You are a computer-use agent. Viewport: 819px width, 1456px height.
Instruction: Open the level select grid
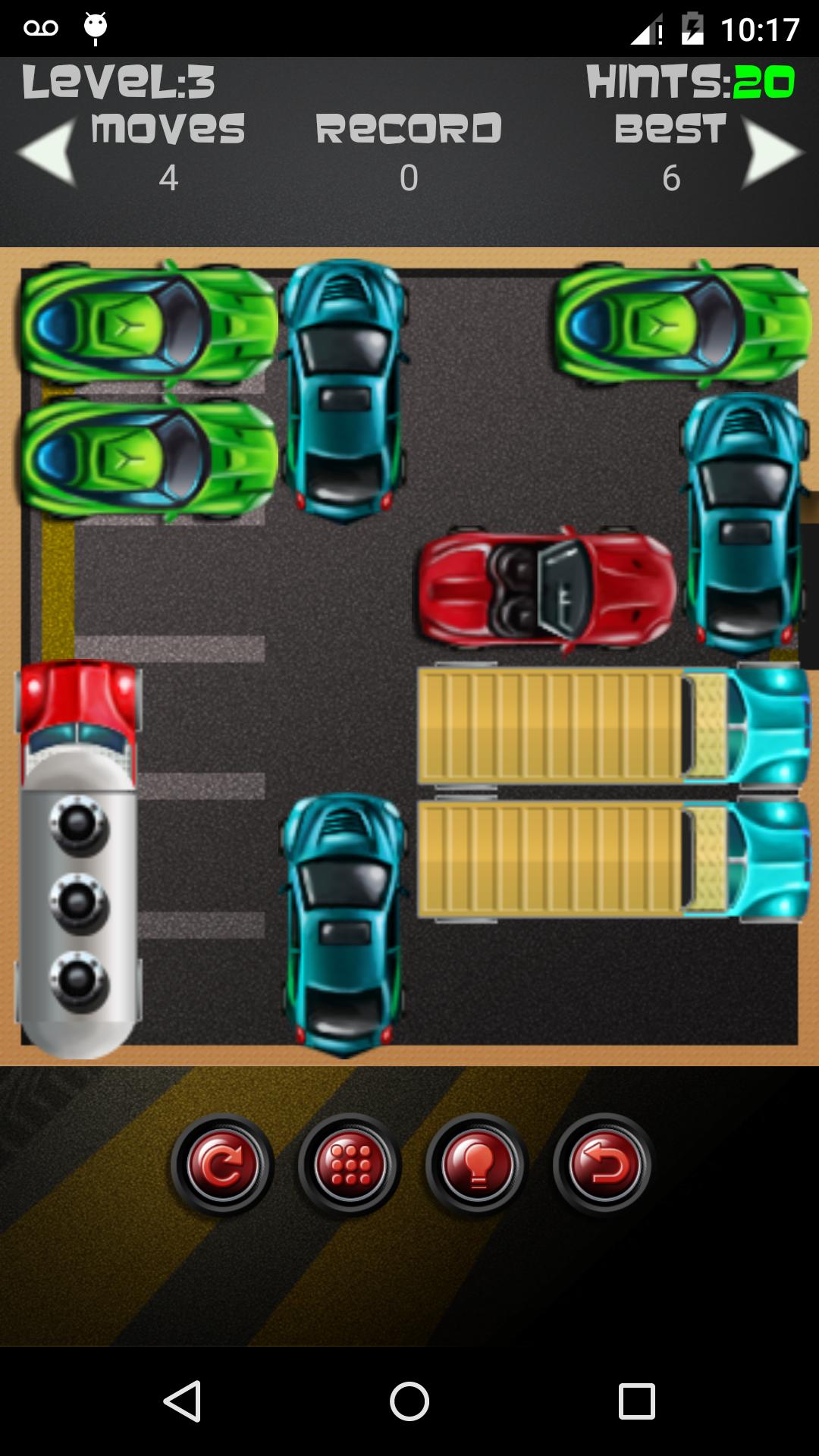pyautogui.click(x=349, y=1165)
